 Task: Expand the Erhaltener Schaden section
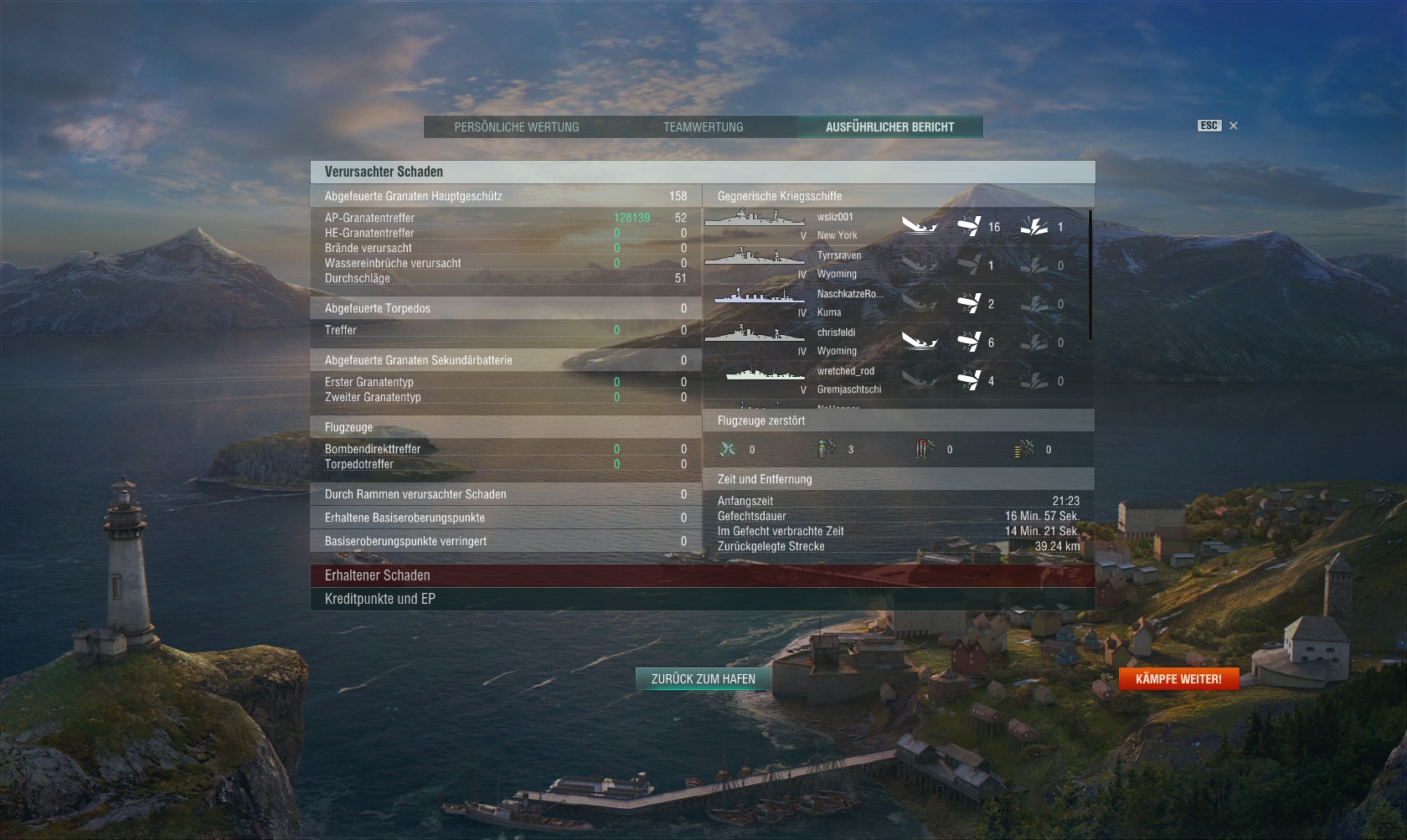[x=702, y=575]
